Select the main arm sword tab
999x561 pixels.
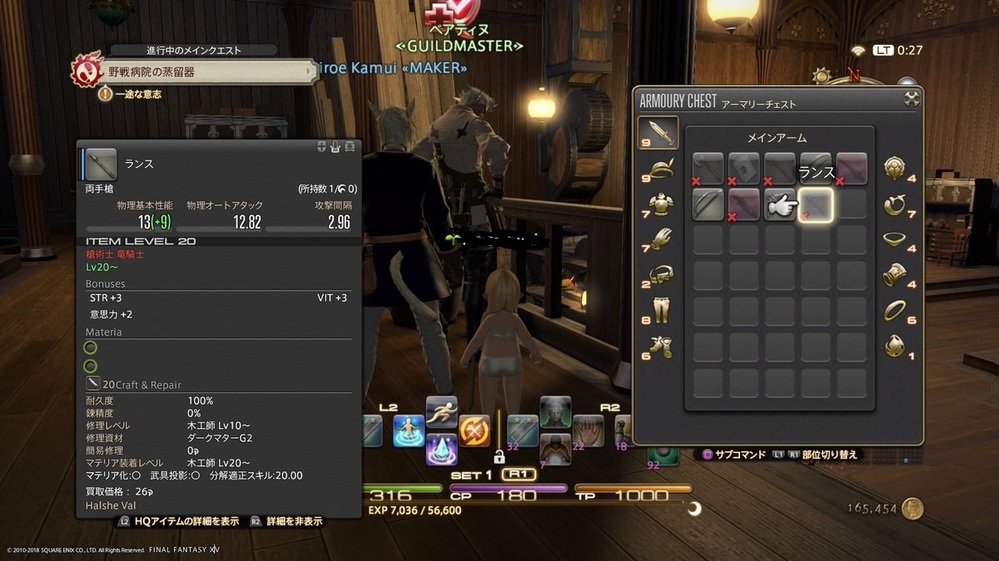pos(658,132)
